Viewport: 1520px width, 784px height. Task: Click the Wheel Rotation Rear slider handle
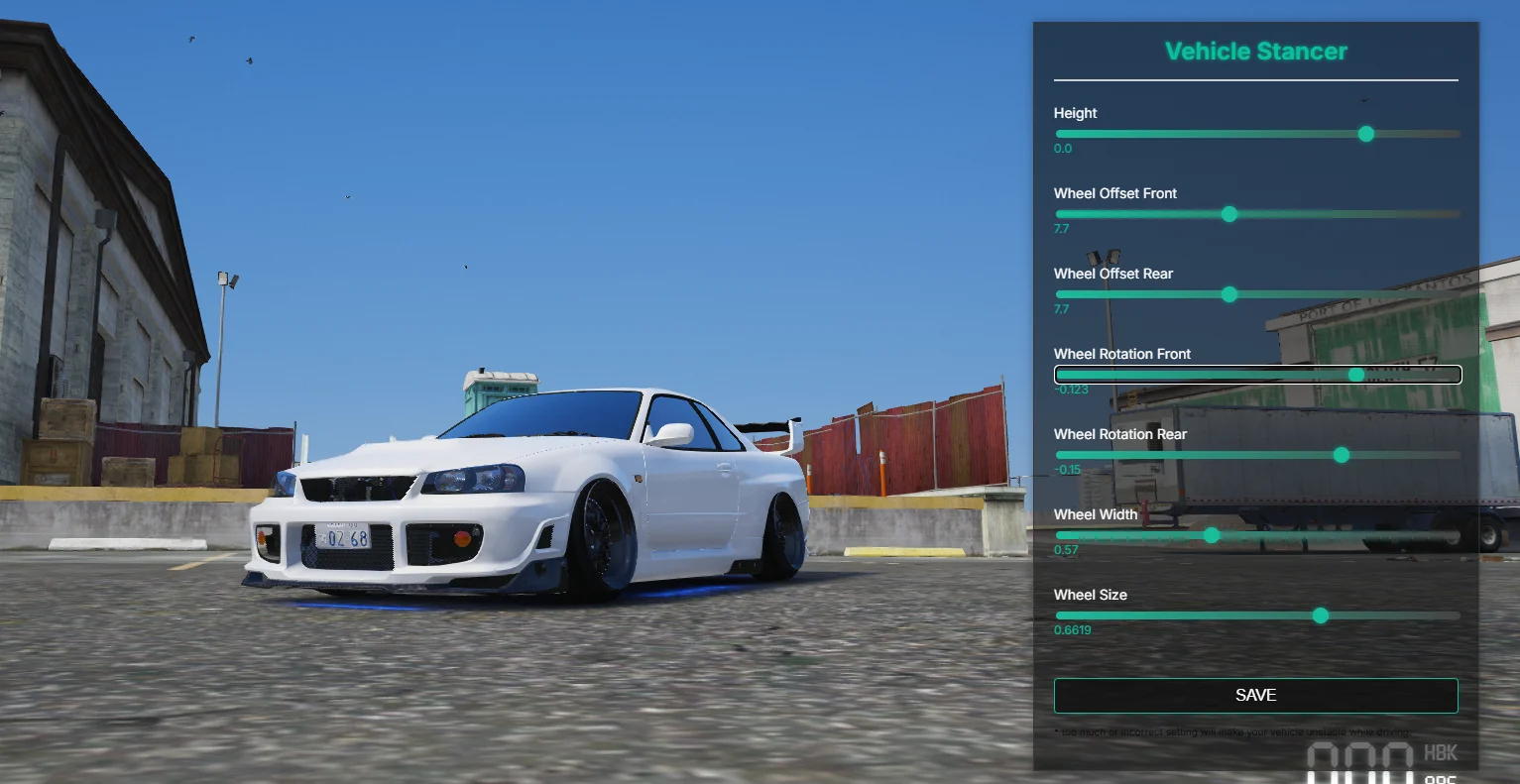coord(1342,455)
